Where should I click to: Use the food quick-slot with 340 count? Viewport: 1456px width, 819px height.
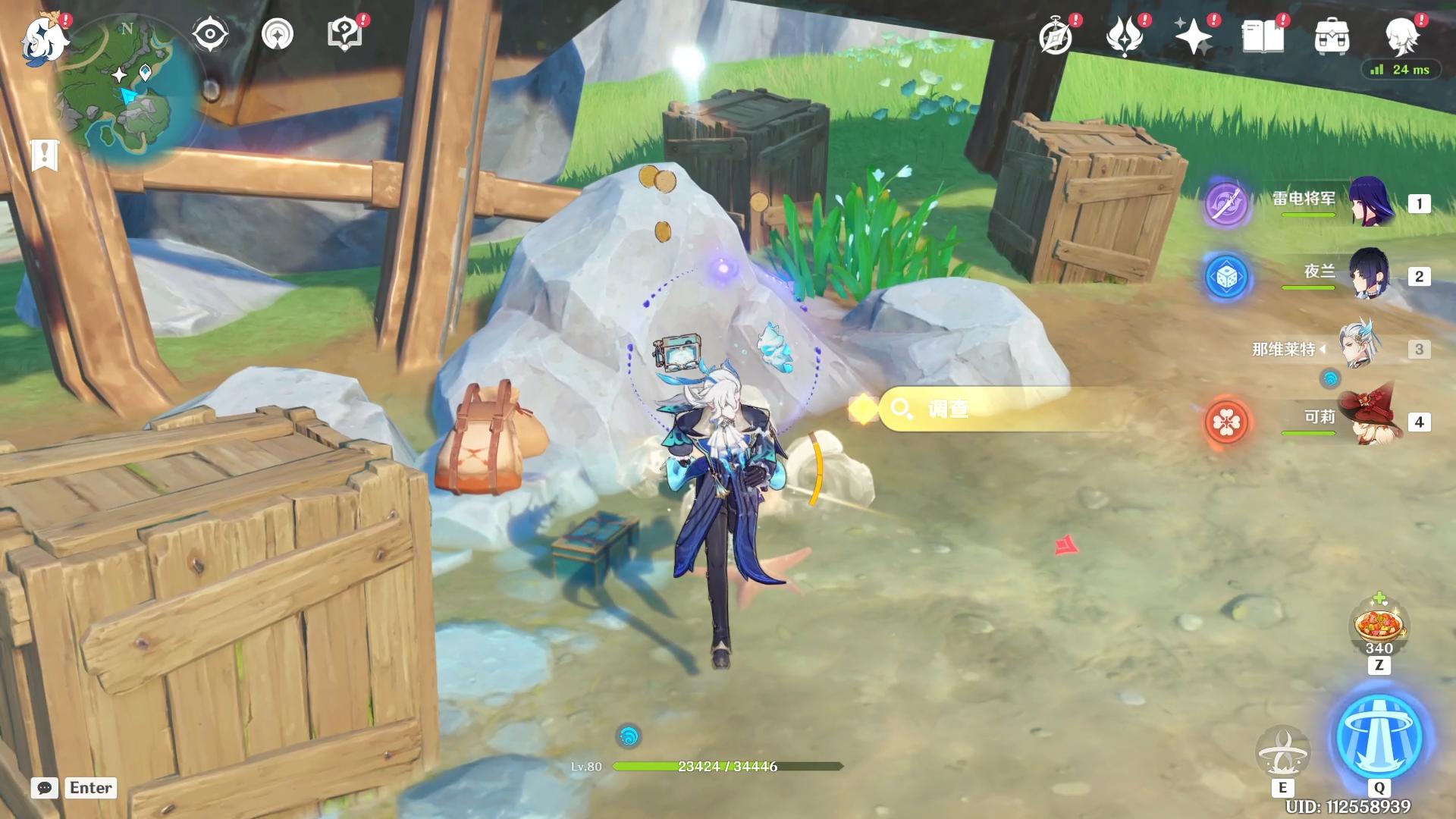(x=1379, y=626)
